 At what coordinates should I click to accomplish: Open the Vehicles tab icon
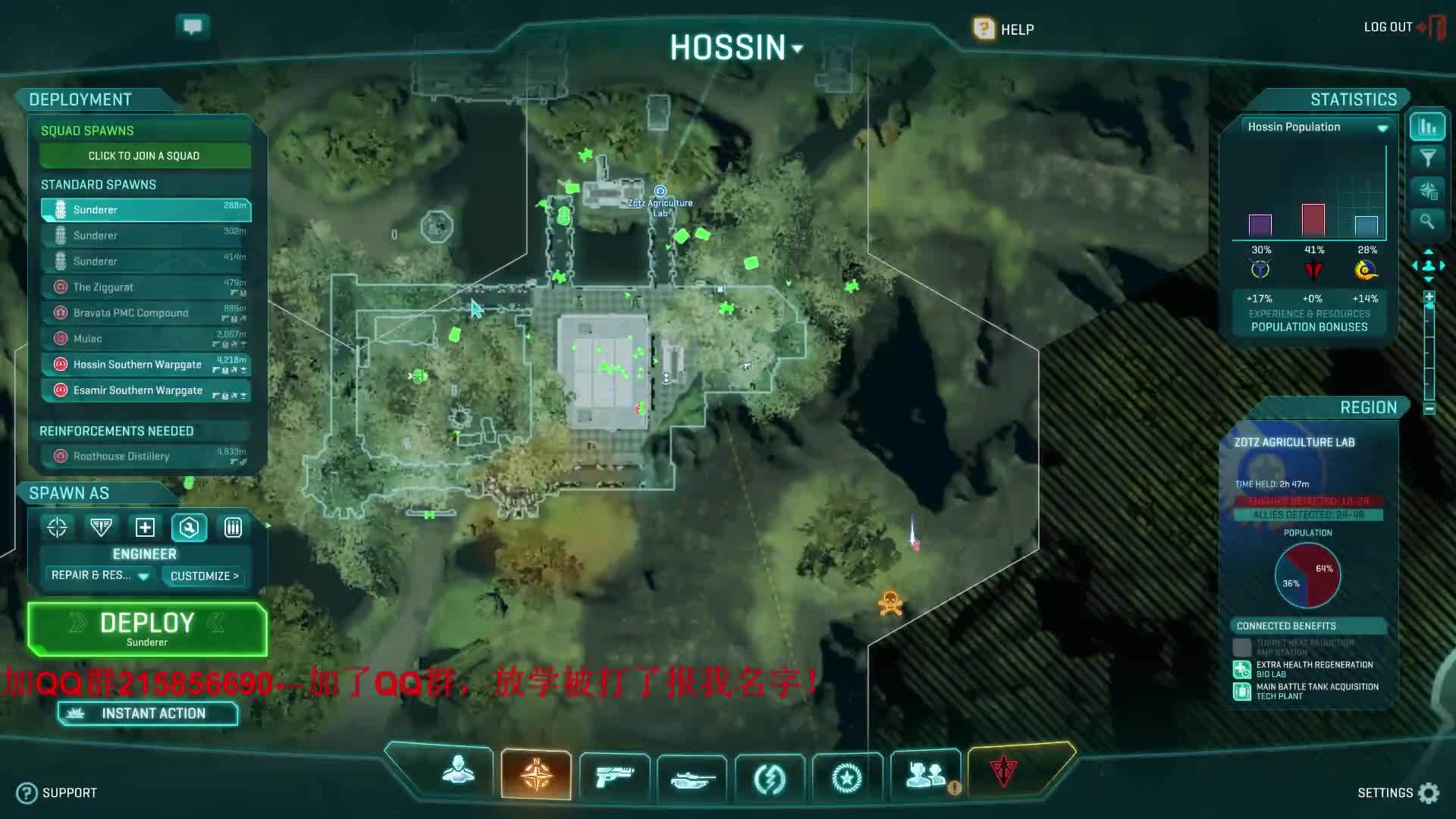click(692, 775)
